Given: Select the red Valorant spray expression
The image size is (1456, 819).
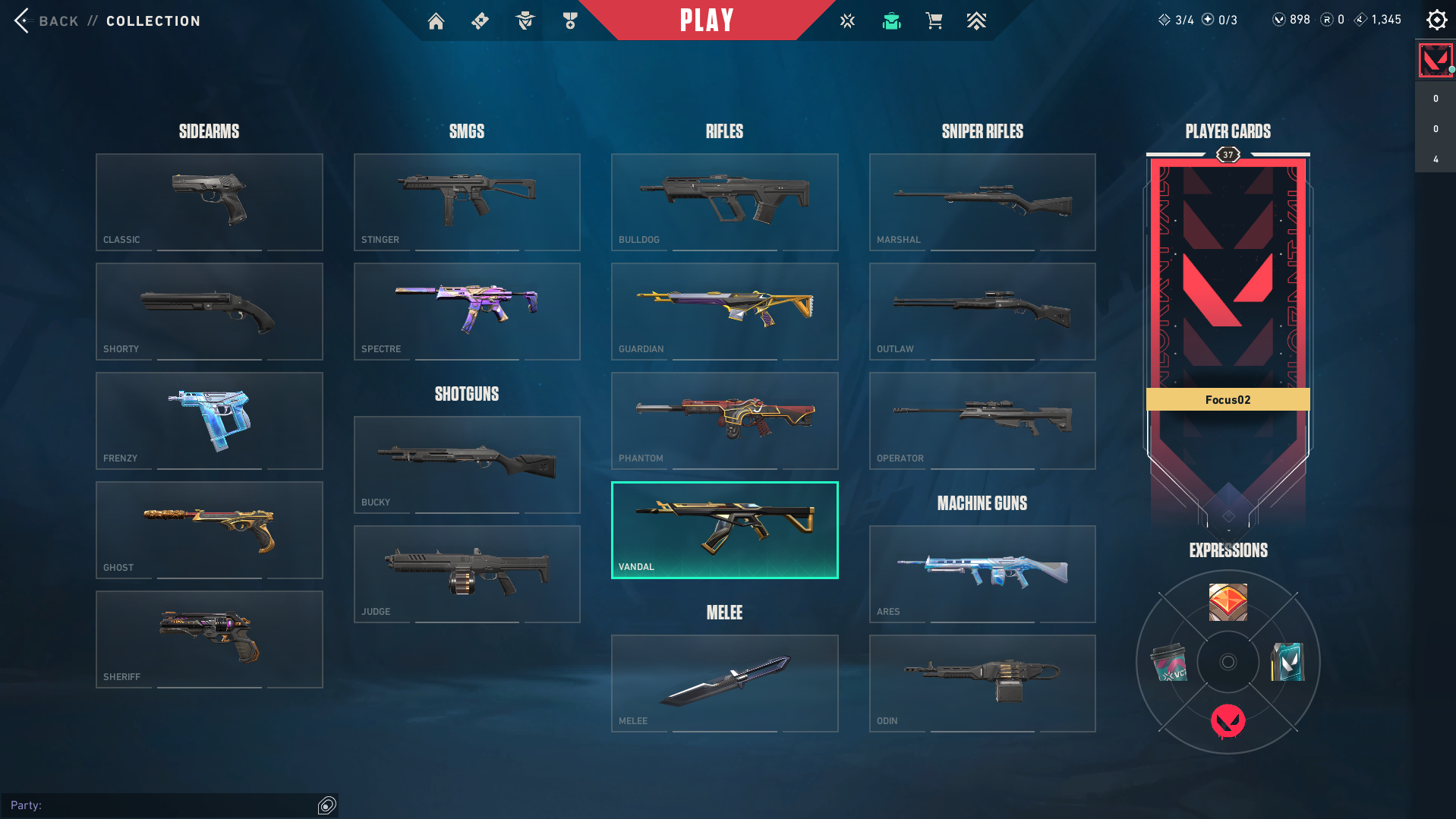Looking at the screenshot, I should [x=1228, y=722].
